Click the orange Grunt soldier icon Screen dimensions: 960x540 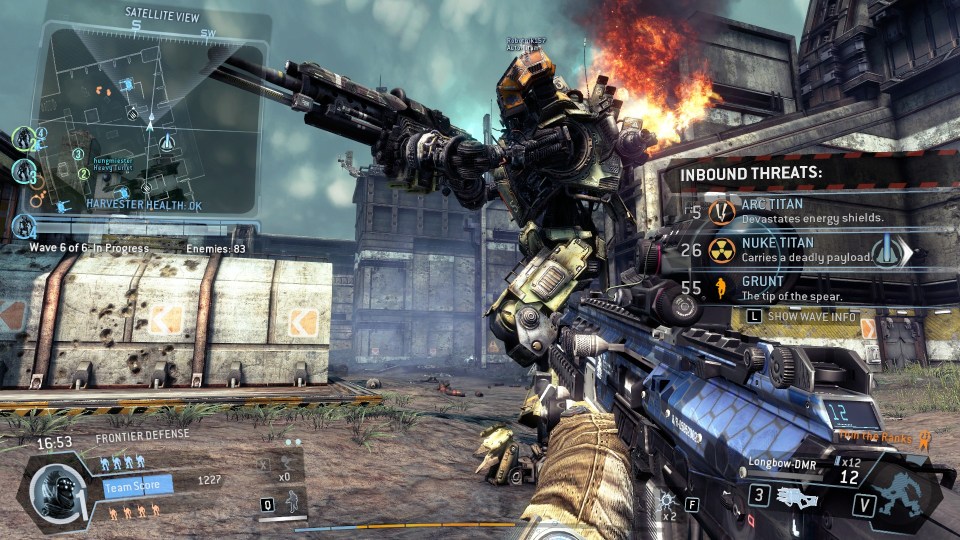(722, 290)
